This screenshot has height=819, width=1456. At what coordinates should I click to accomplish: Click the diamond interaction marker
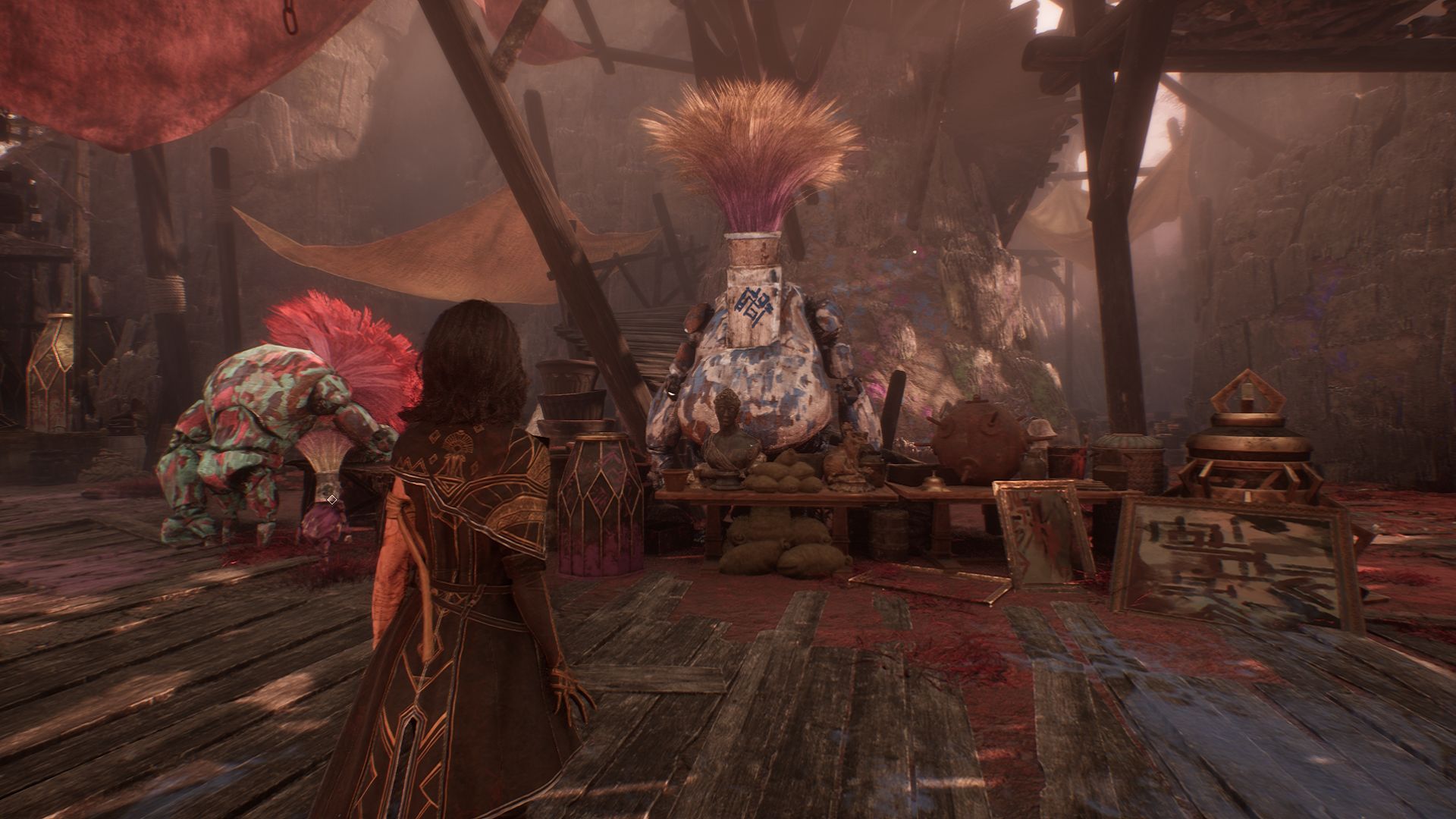click(331, 499)
